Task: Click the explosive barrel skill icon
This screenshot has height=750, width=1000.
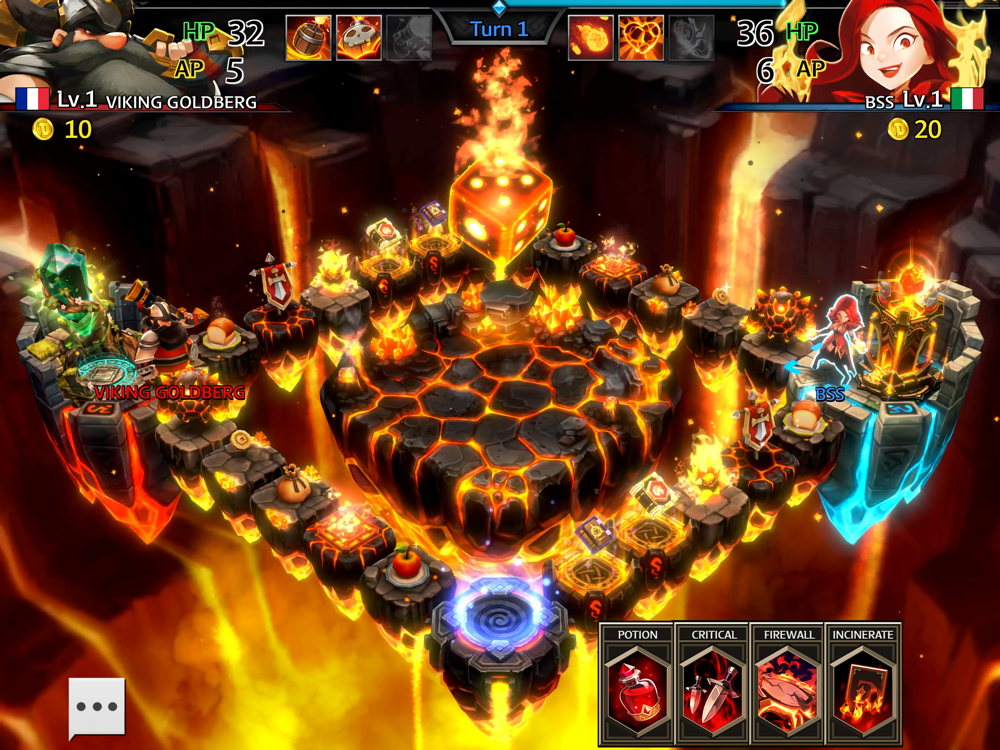Action: click(x=308, y=38)
